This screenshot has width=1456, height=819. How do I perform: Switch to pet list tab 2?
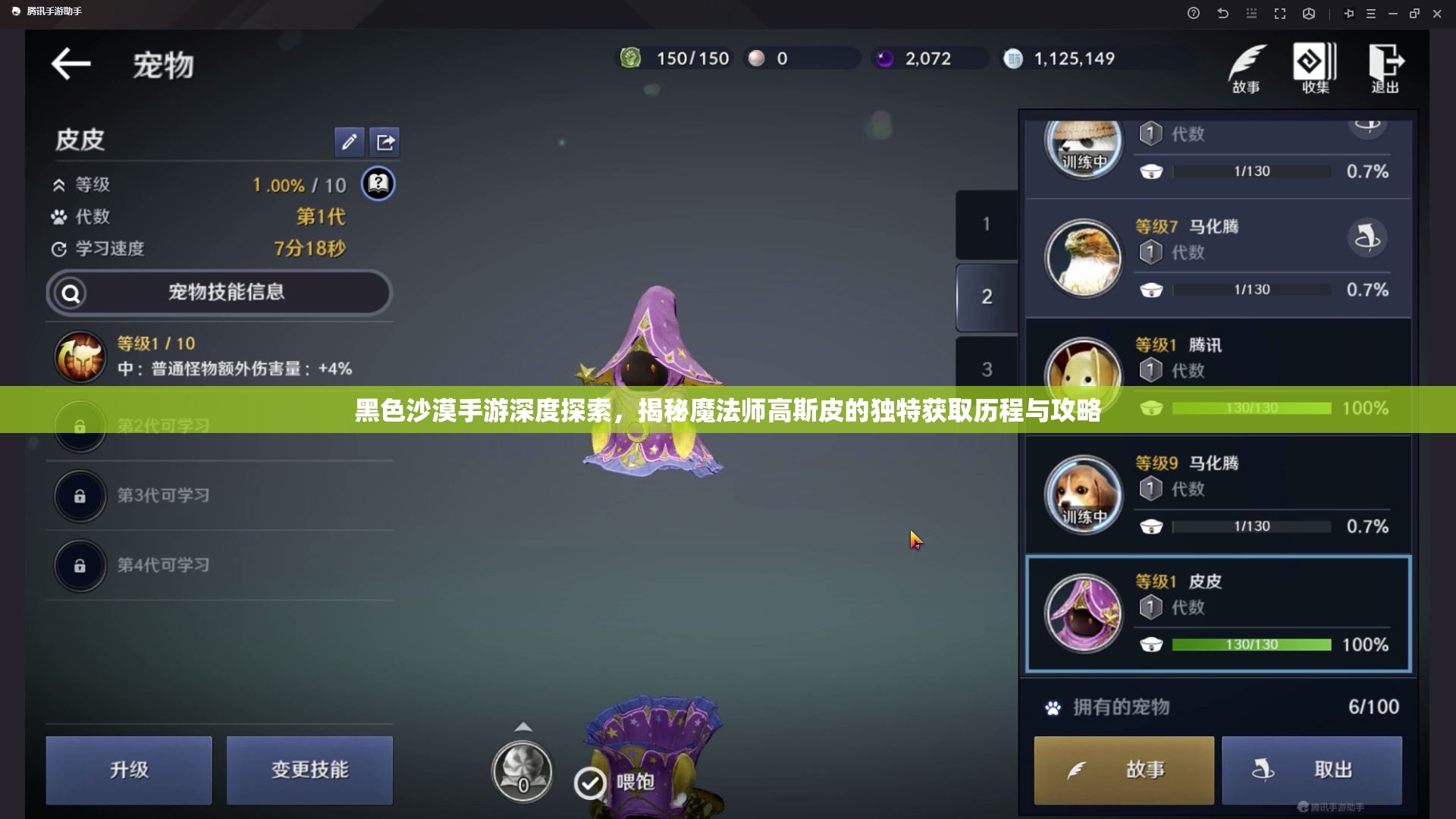click(x=986, y=297)
